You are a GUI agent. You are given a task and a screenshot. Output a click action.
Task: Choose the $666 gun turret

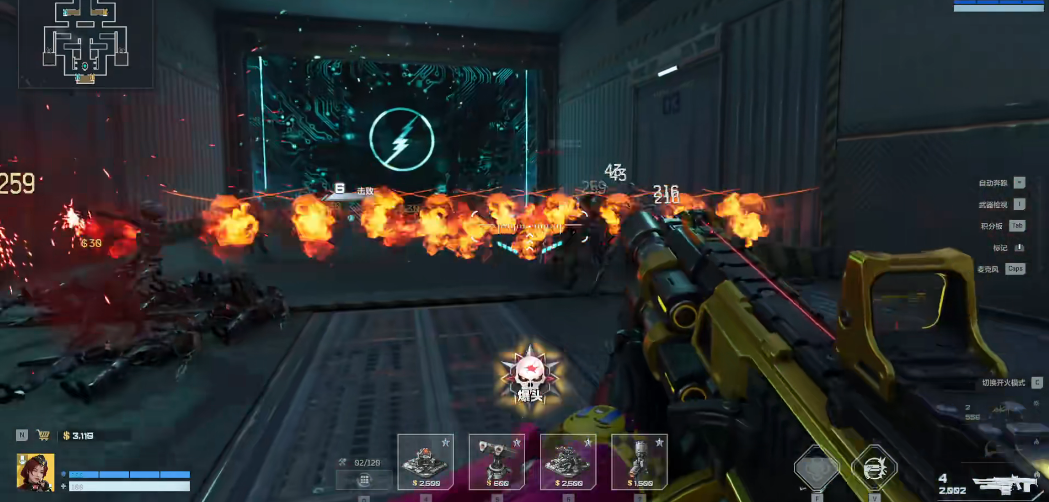coord(496,461)
